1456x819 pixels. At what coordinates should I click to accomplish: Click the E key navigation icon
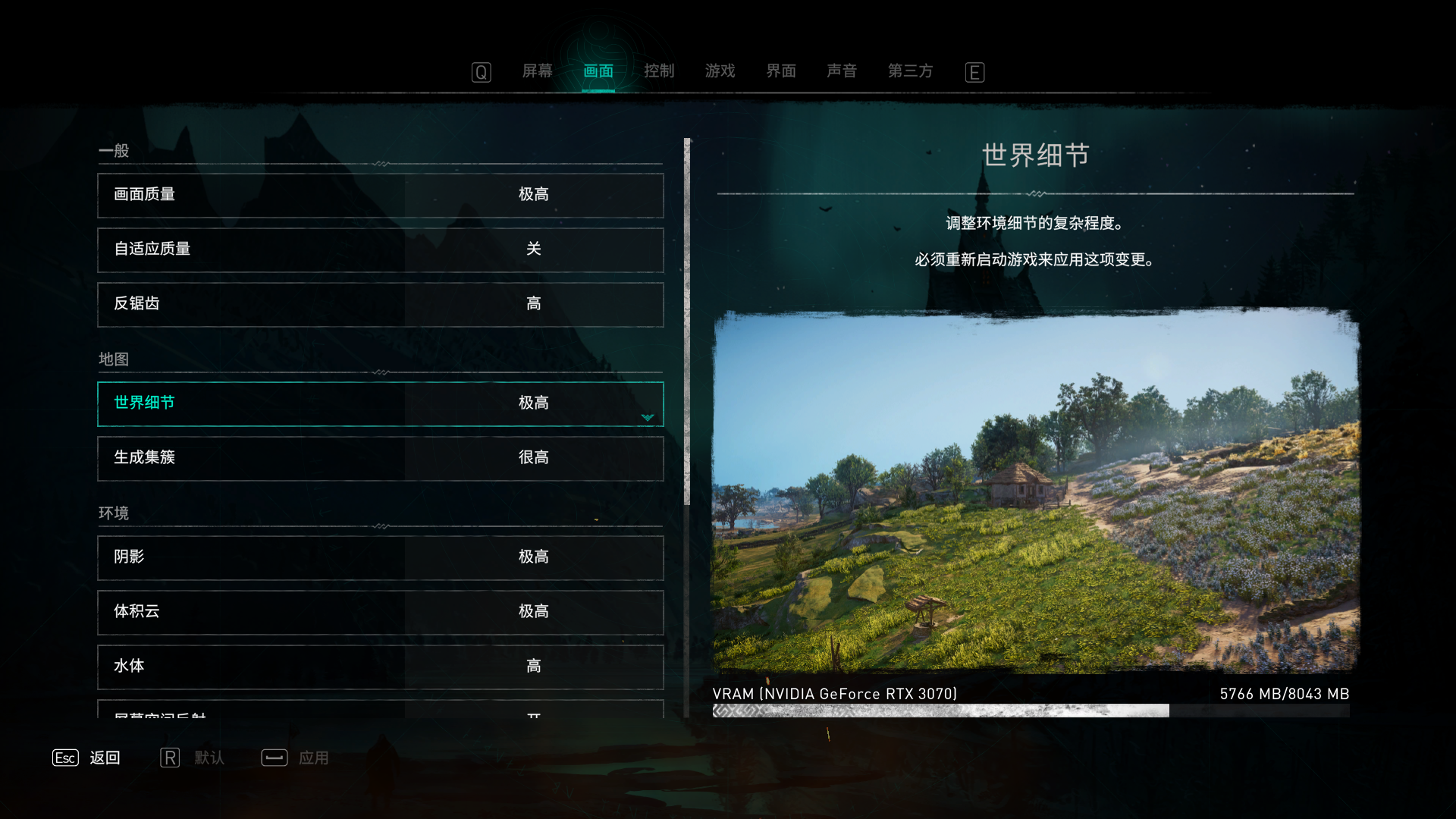974,72
